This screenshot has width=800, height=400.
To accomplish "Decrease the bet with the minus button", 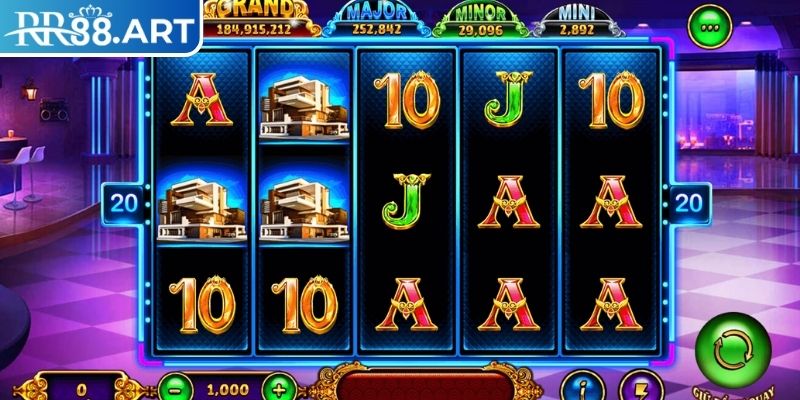I will point(174,387).
